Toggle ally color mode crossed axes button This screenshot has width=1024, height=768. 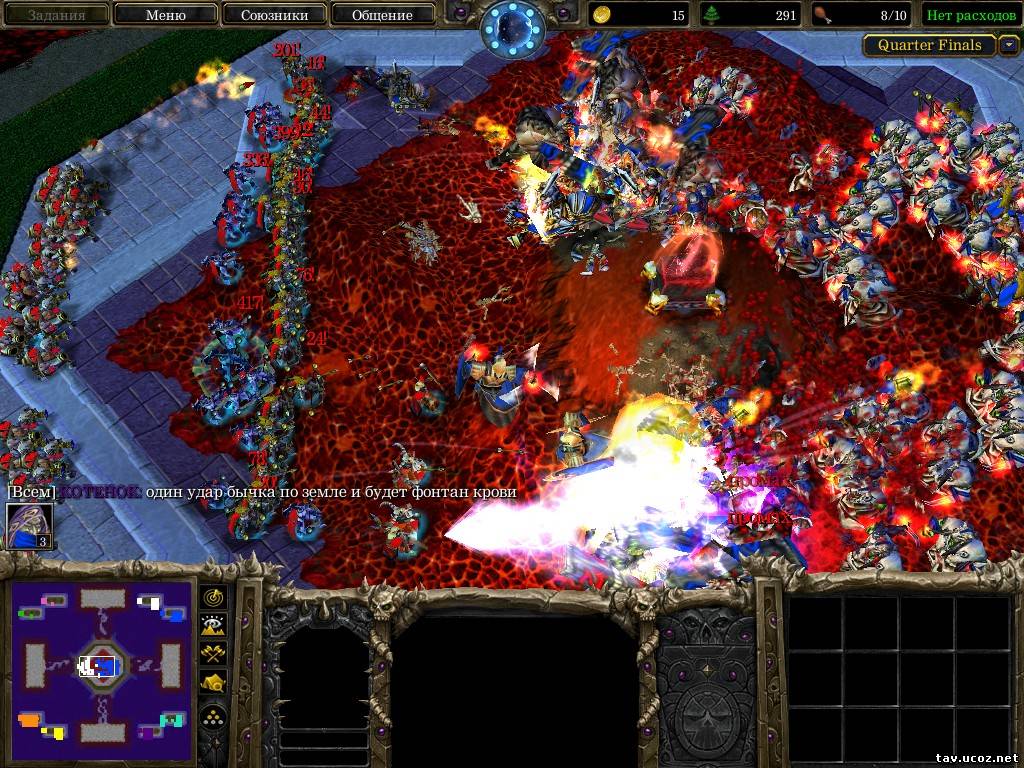click(214, 653)
